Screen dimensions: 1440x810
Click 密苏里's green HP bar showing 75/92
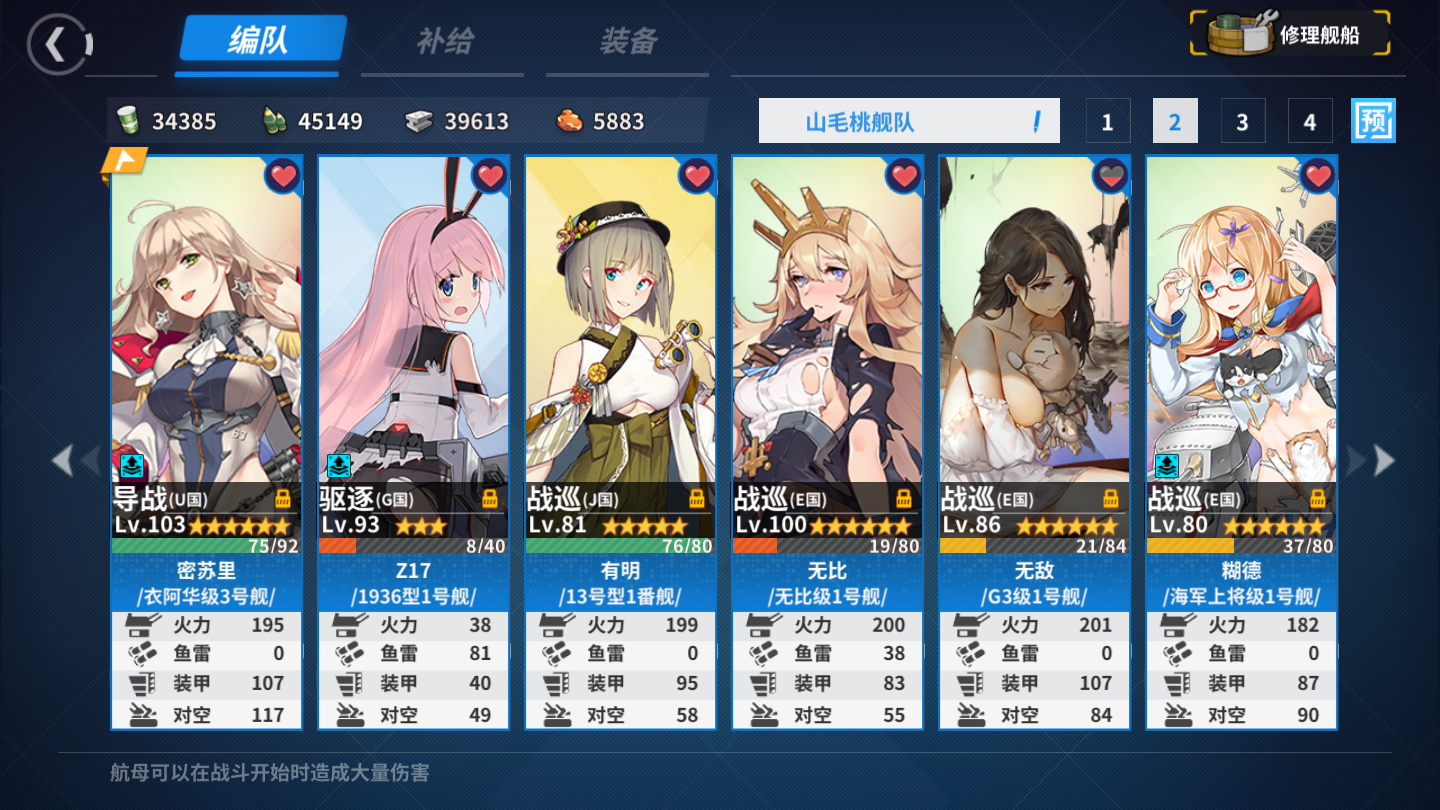(x=207, y=545)
